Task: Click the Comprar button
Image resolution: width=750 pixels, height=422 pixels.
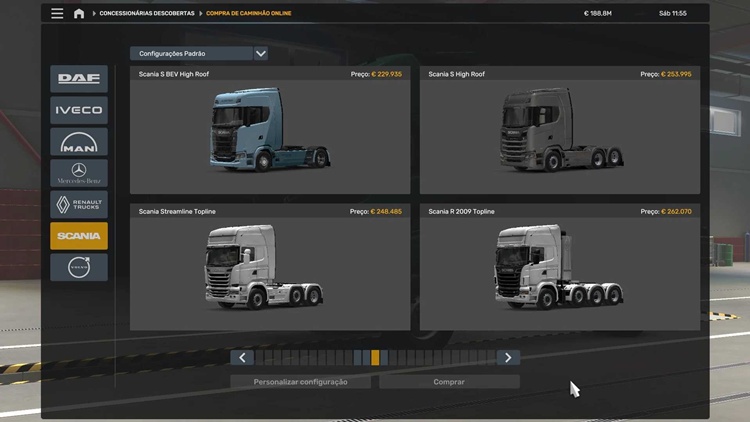Action: [449, 382]
